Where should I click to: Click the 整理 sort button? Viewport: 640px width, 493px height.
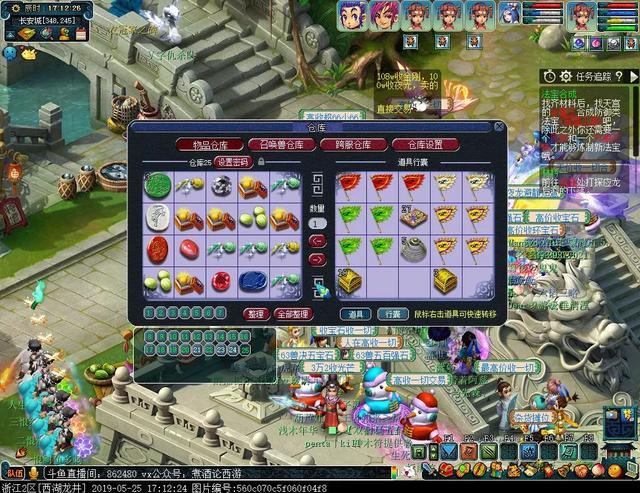click(254, 313)
